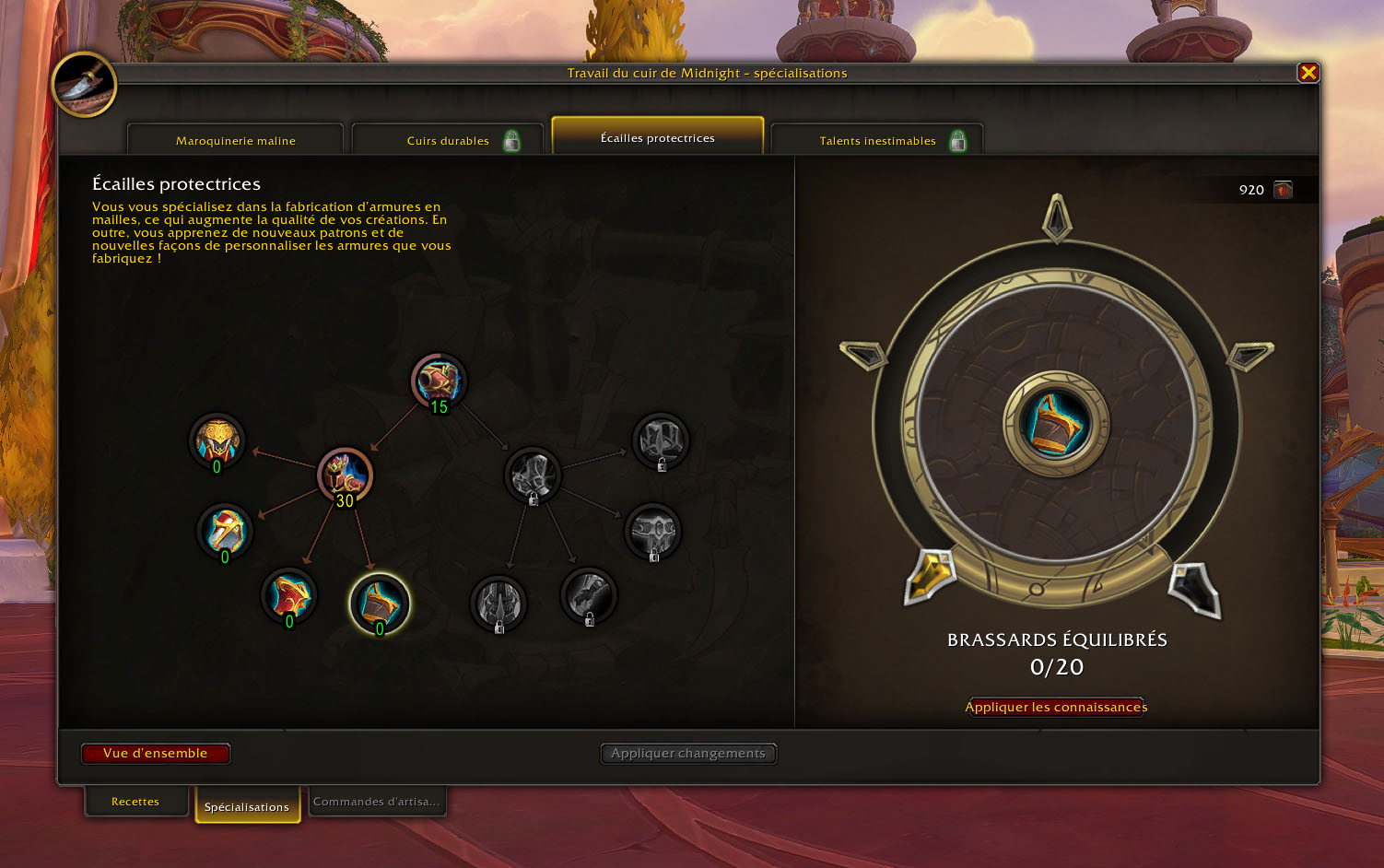
Task: Pick the helmet node showing 30 points
Action: click(x=345, y=475)
